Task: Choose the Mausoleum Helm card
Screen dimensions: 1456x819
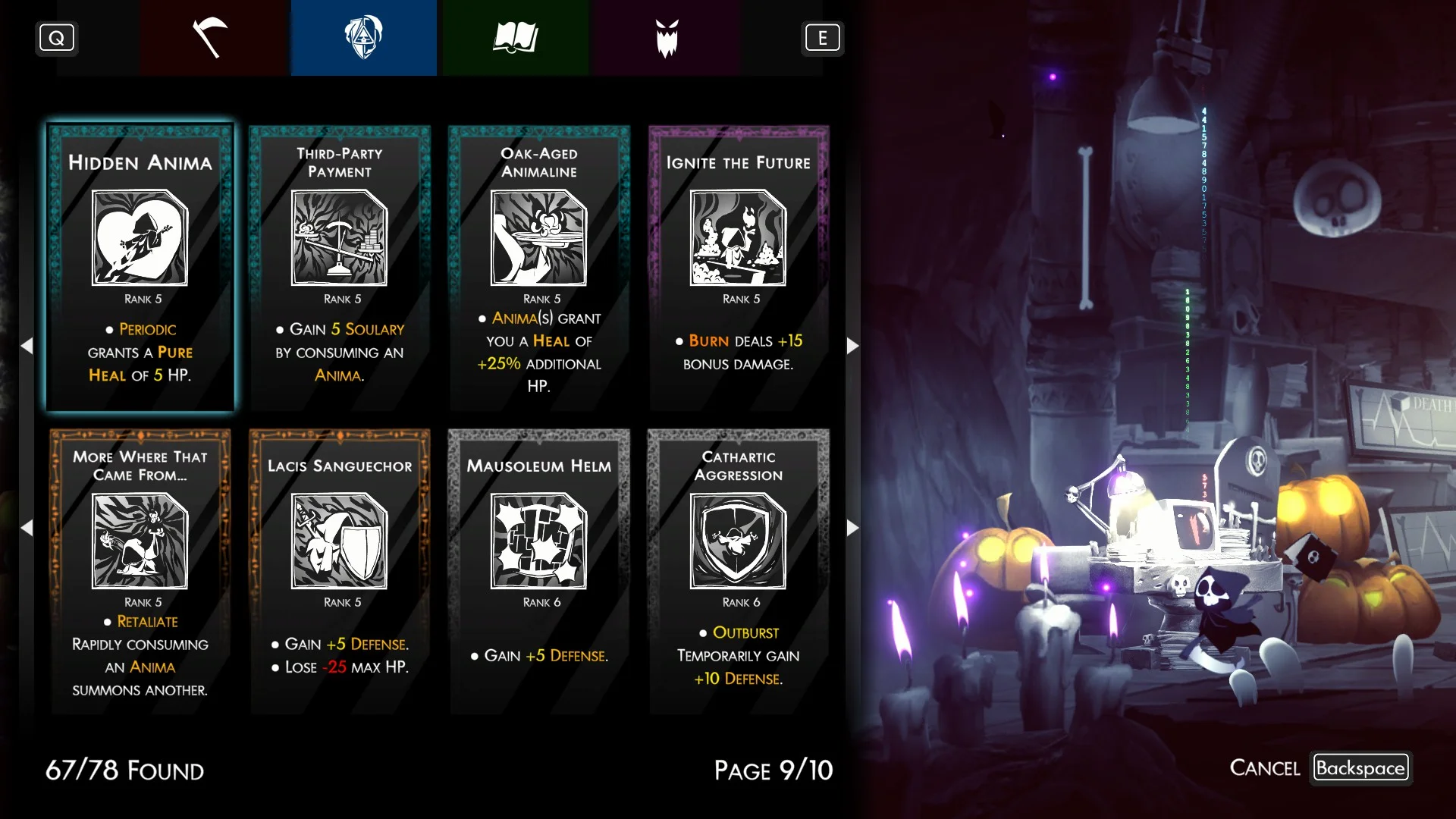Action: click(539, 571)
